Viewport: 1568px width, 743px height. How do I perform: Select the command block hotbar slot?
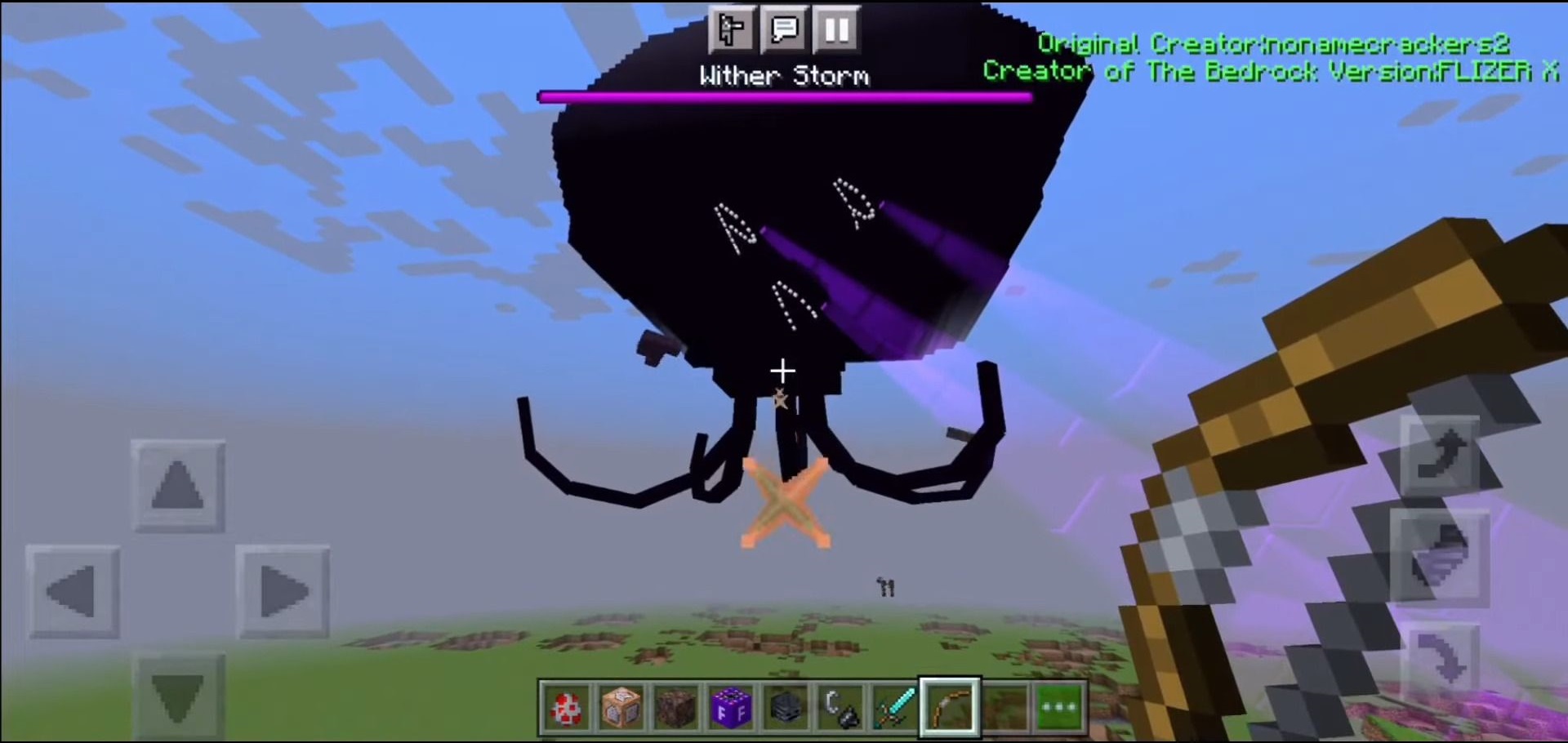pos(621,707)
